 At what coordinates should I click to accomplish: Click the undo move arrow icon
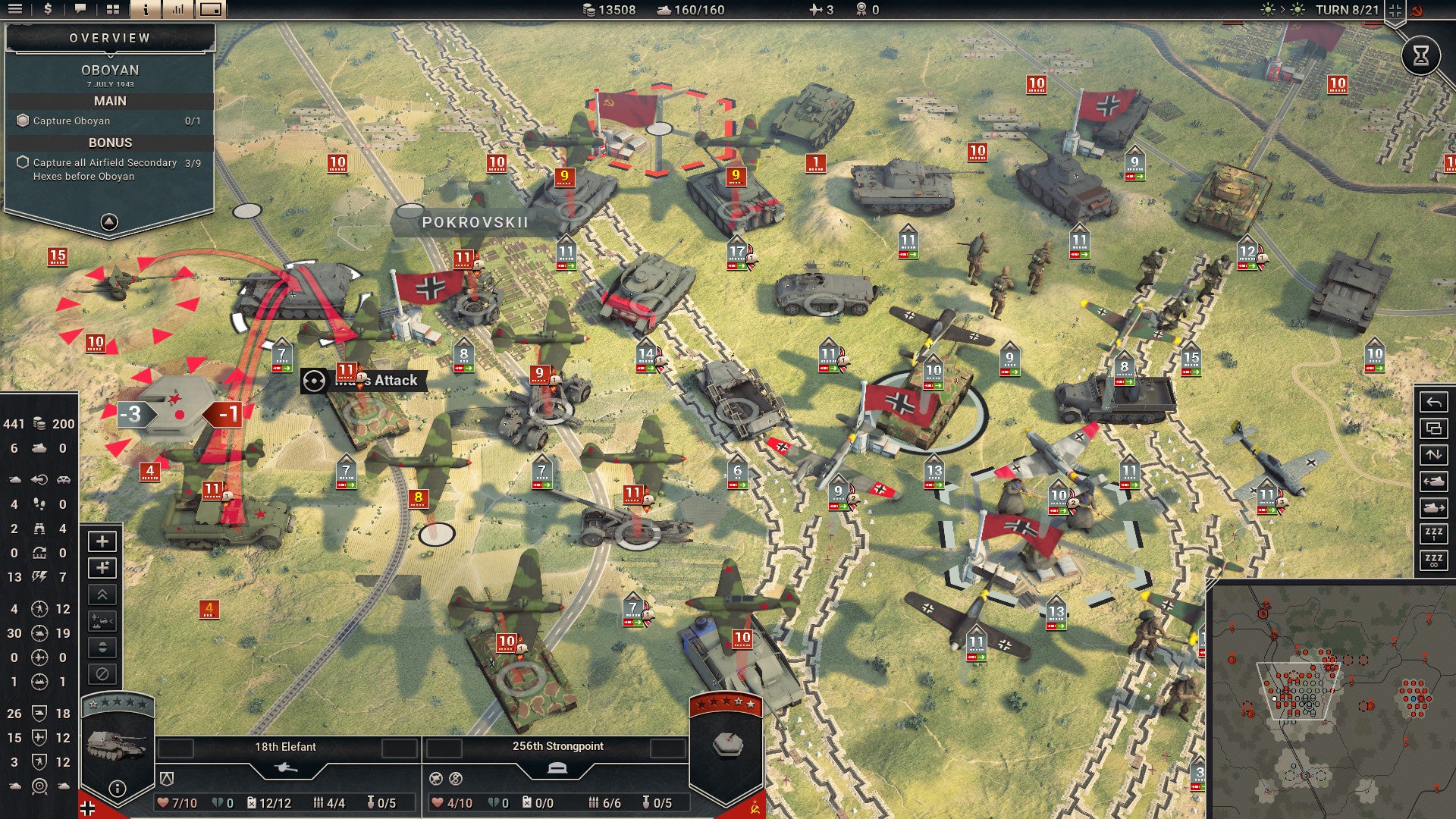point(1434,402)
